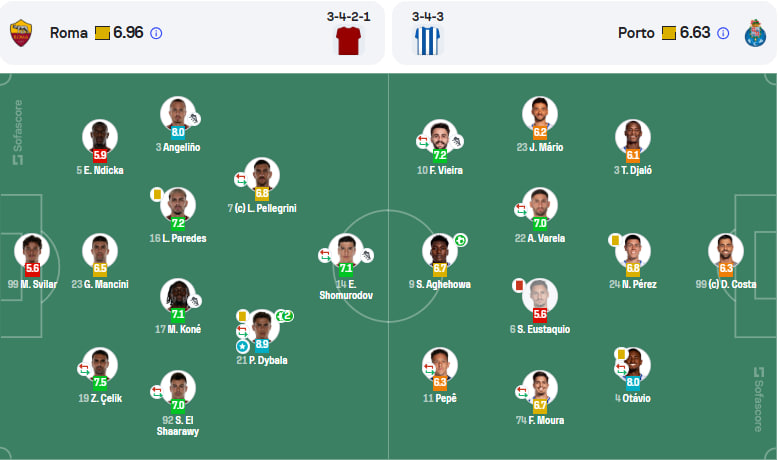This screenshot has height=460, width=778.
Task: Open Roma's rating info icon
Action: click(x=156, y=33)
